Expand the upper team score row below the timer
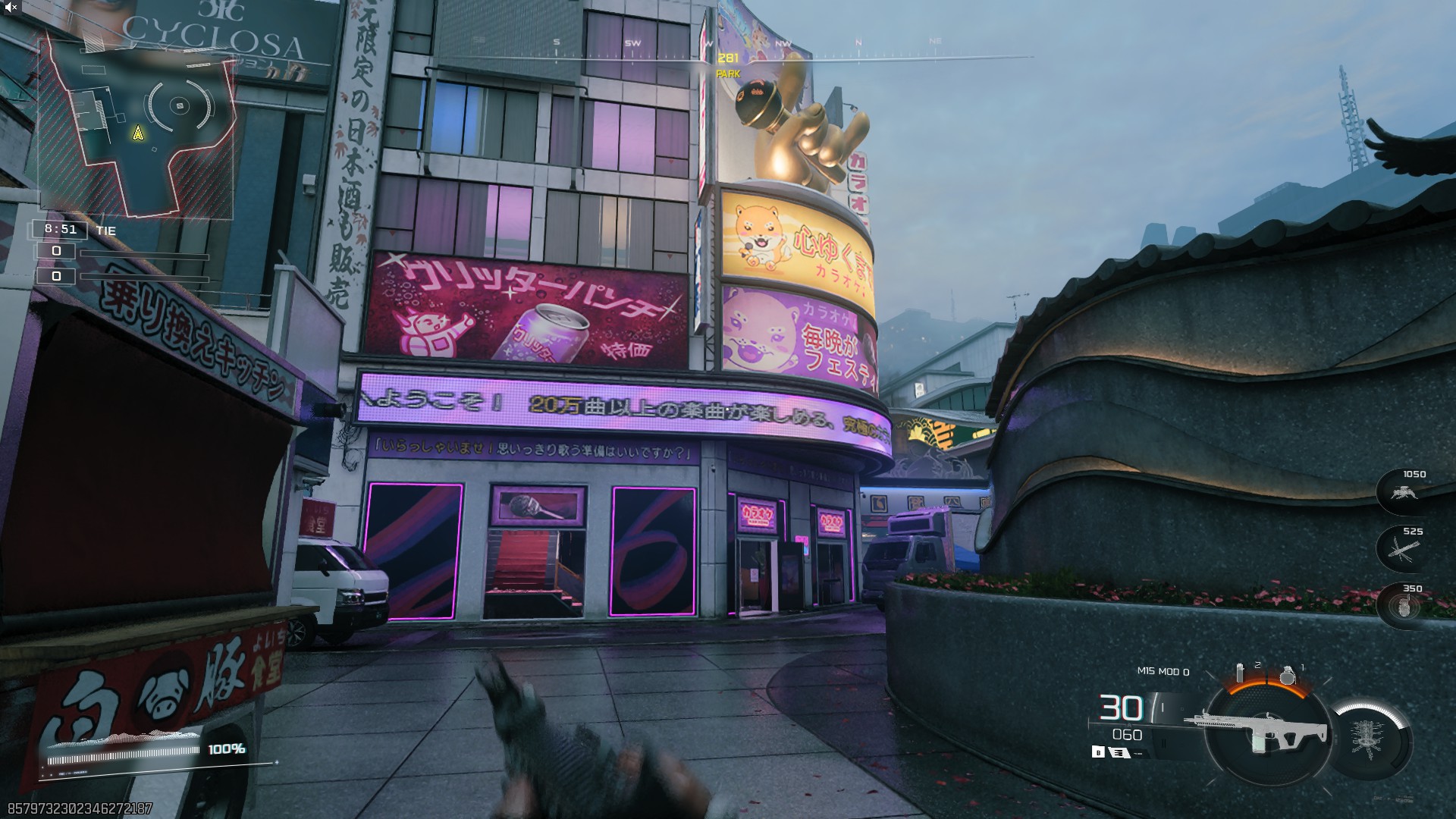The height and width of the screenshot is (819, 1456). 57,253
